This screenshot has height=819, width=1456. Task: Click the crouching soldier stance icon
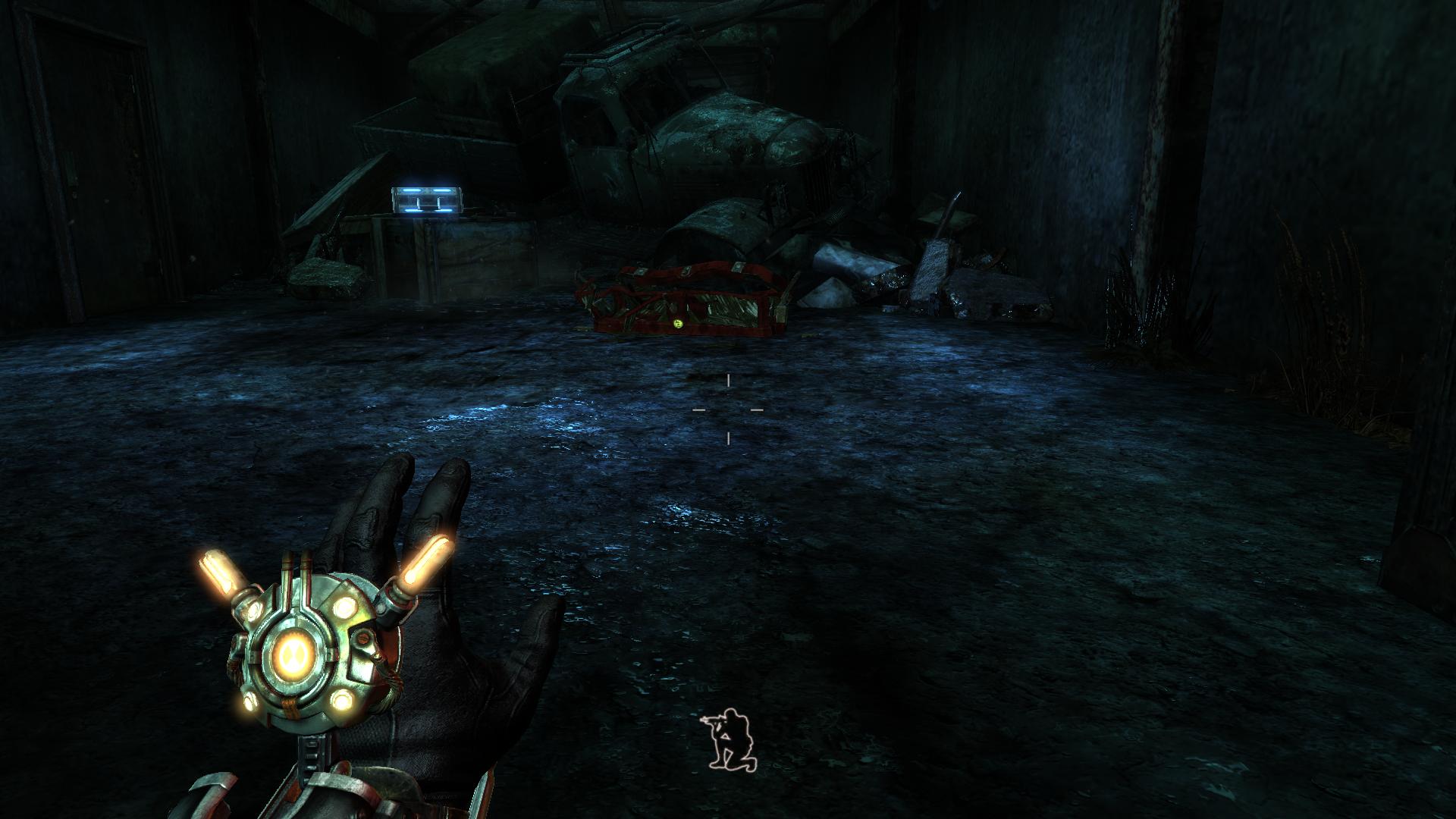pyautogui.click(x=730, y=739)
